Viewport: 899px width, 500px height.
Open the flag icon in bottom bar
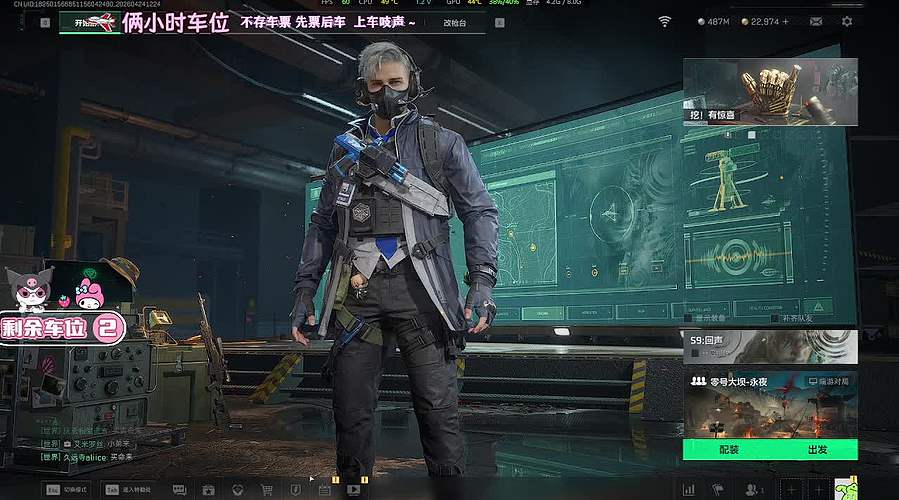(719, 490)
